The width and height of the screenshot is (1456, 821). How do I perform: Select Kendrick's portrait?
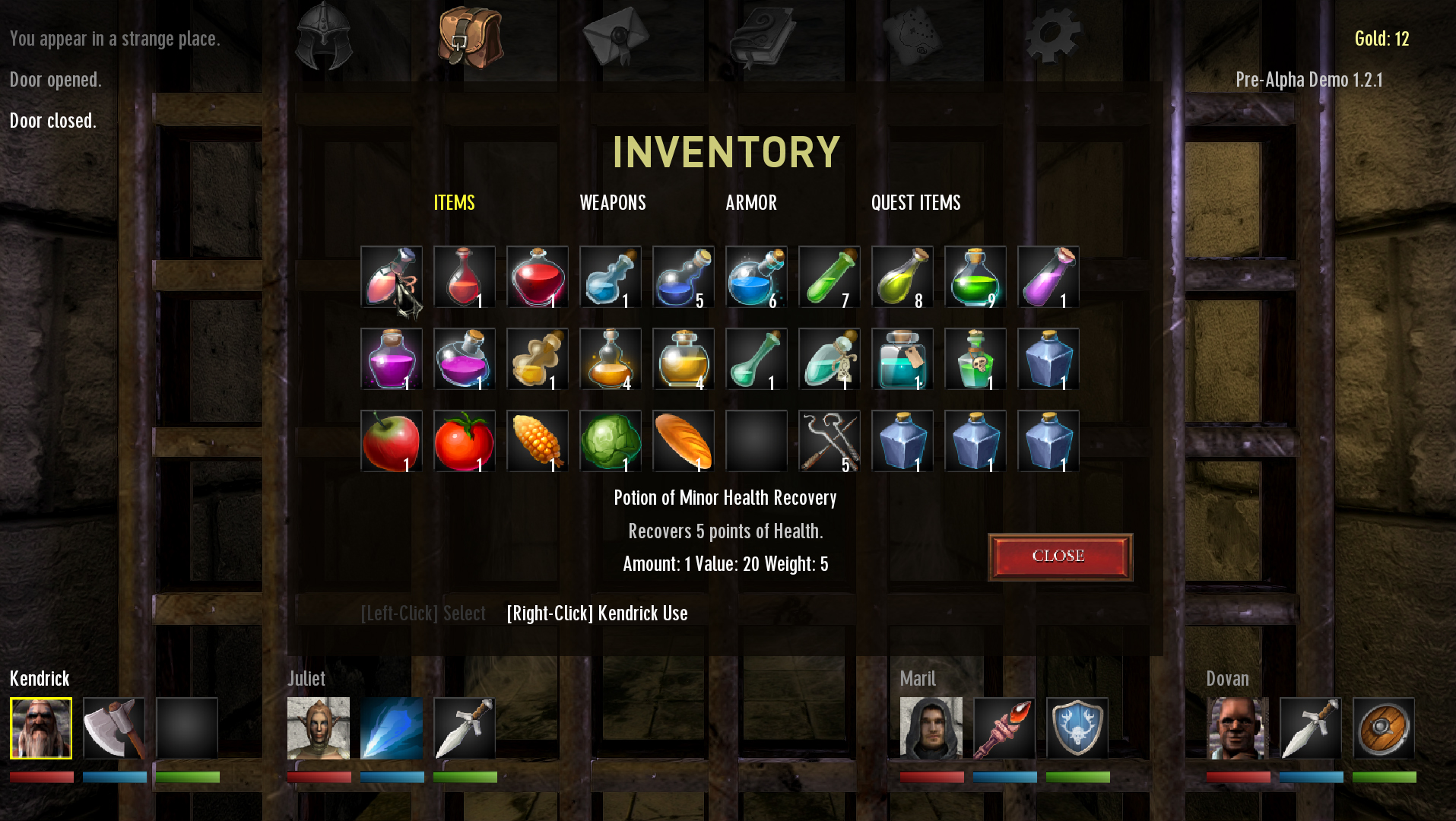41,728
